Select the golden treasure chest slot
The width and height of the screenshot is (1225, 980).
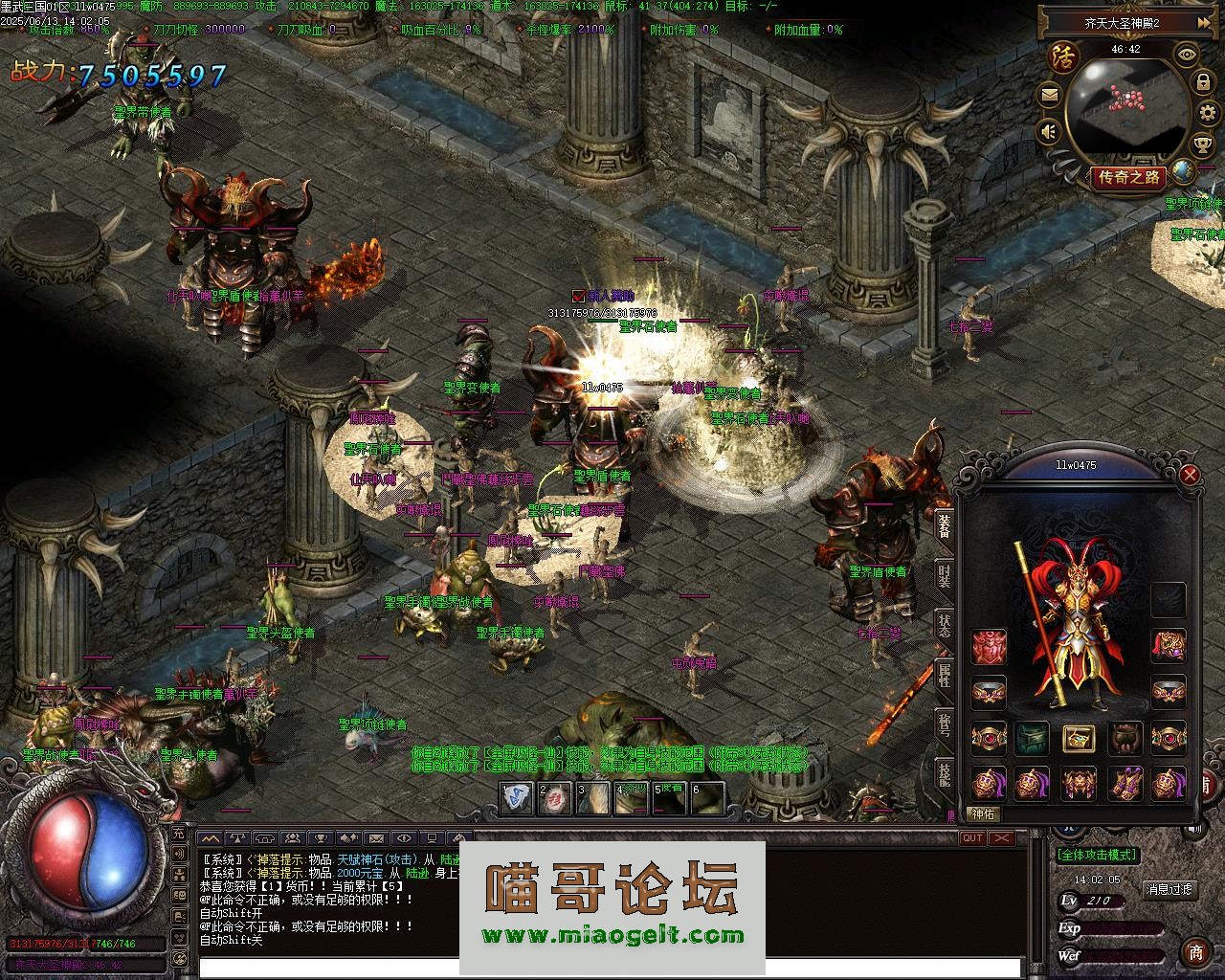pyautogui.click(x=1079, y=738)
